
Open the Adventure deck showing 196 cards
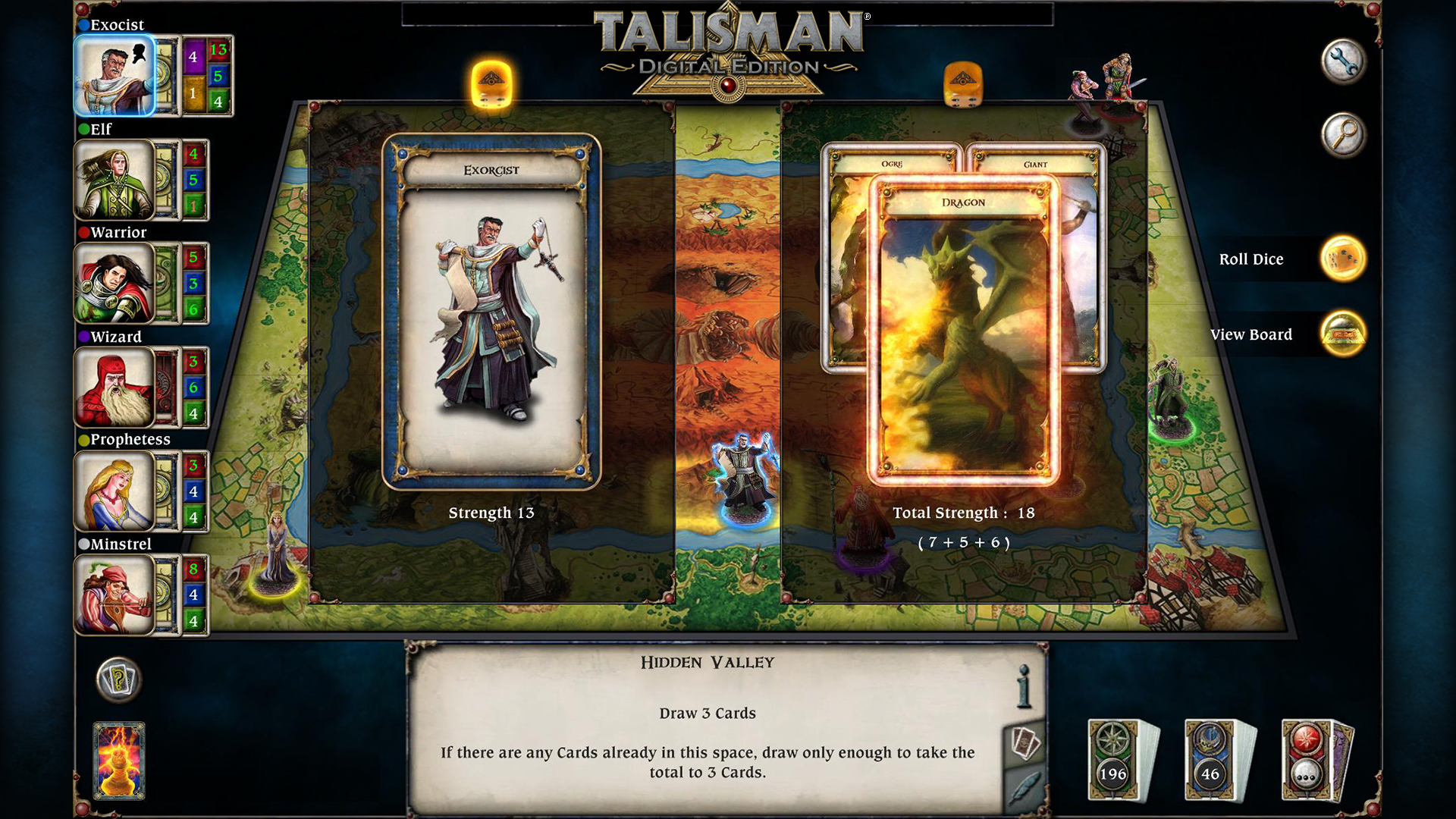click(x=1112, y=758)
